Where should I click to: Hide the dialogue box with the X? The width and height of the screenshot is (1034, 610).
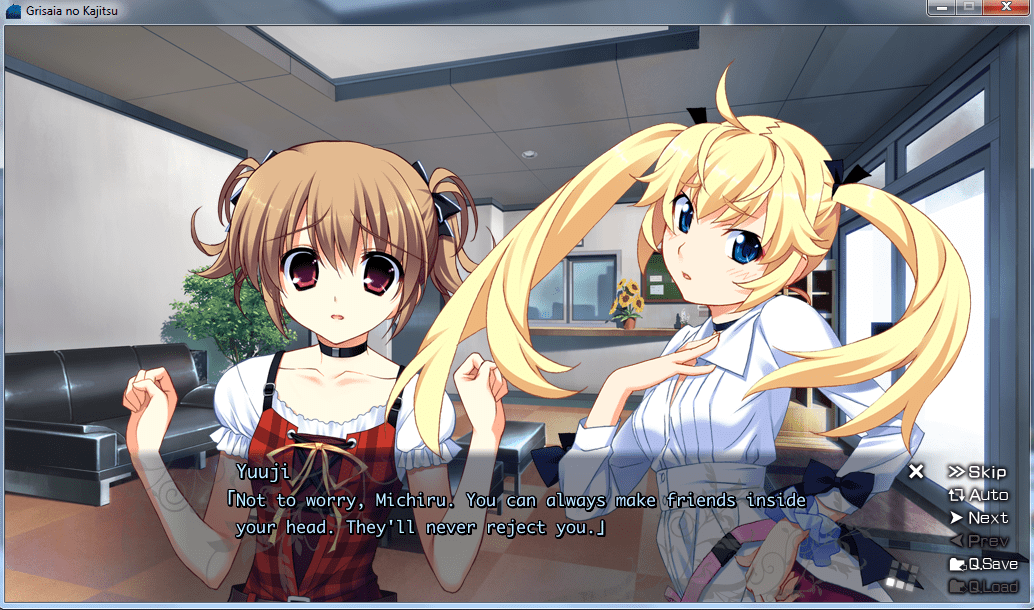tap(916, 471)
